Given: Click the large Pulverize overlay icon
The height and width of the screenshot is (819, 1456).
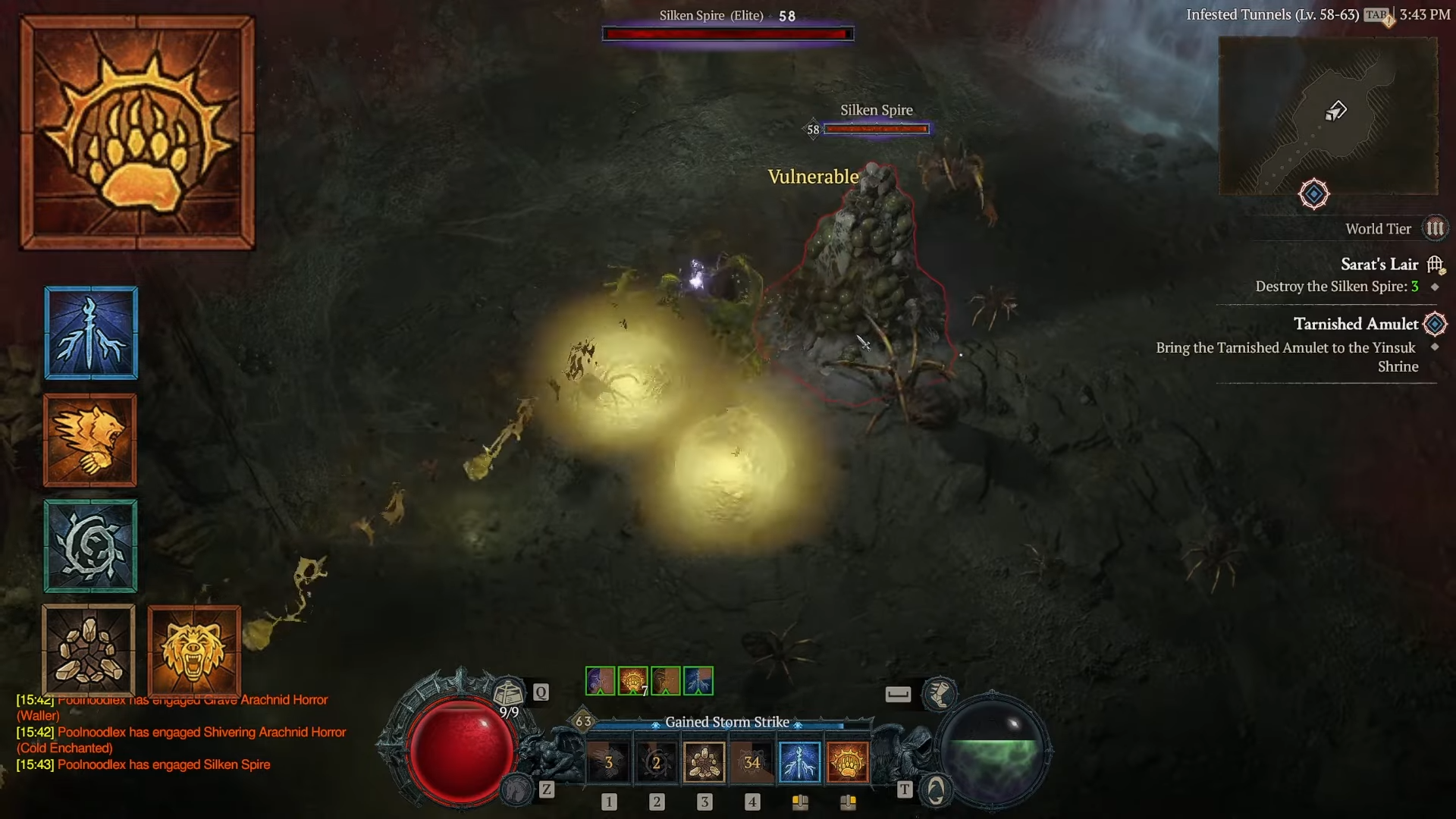Looking at the screenshot, I should point(137,133).
